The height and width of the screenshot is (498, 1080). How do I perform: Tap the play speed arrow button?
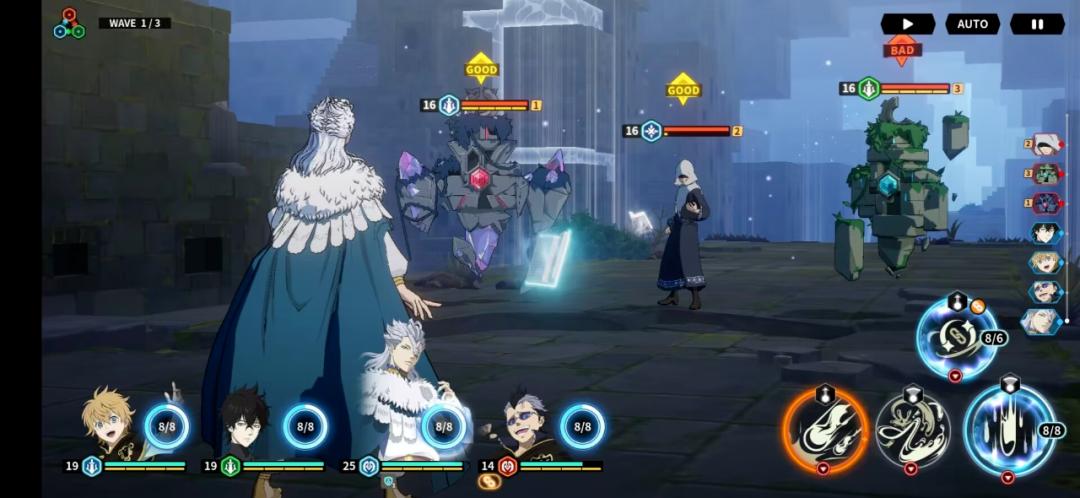pos(907,24)
